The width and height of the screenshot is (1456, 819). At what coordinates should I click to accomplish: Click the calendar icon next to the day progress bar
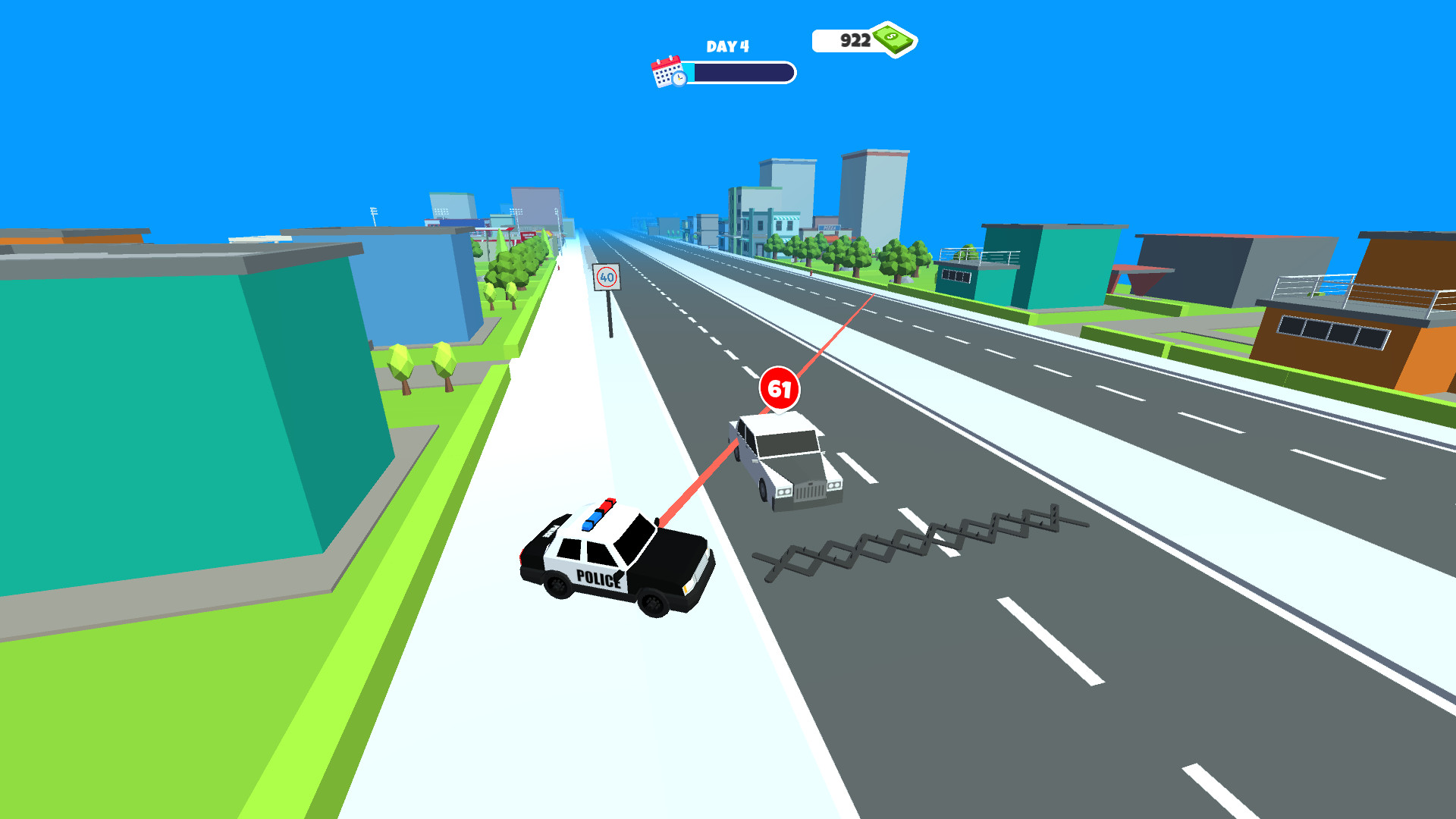click(x=666, y=71)
